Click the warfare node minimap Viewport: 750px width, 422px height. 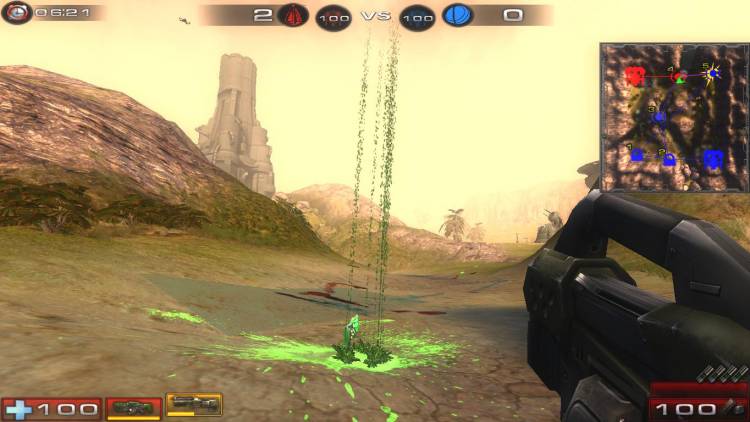(673, 117)
